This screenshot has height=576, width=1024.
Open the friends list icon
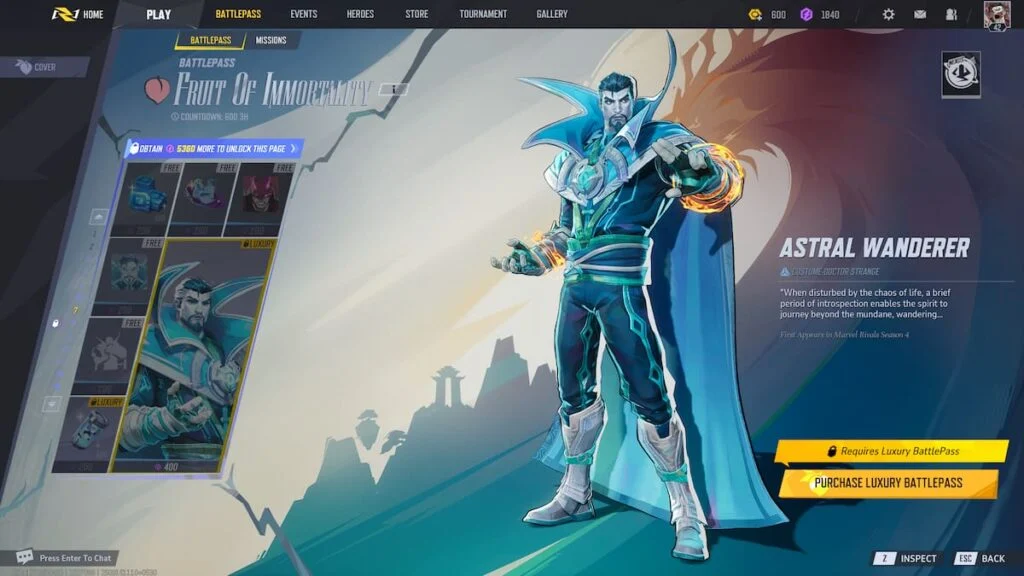tap(951, 15)
